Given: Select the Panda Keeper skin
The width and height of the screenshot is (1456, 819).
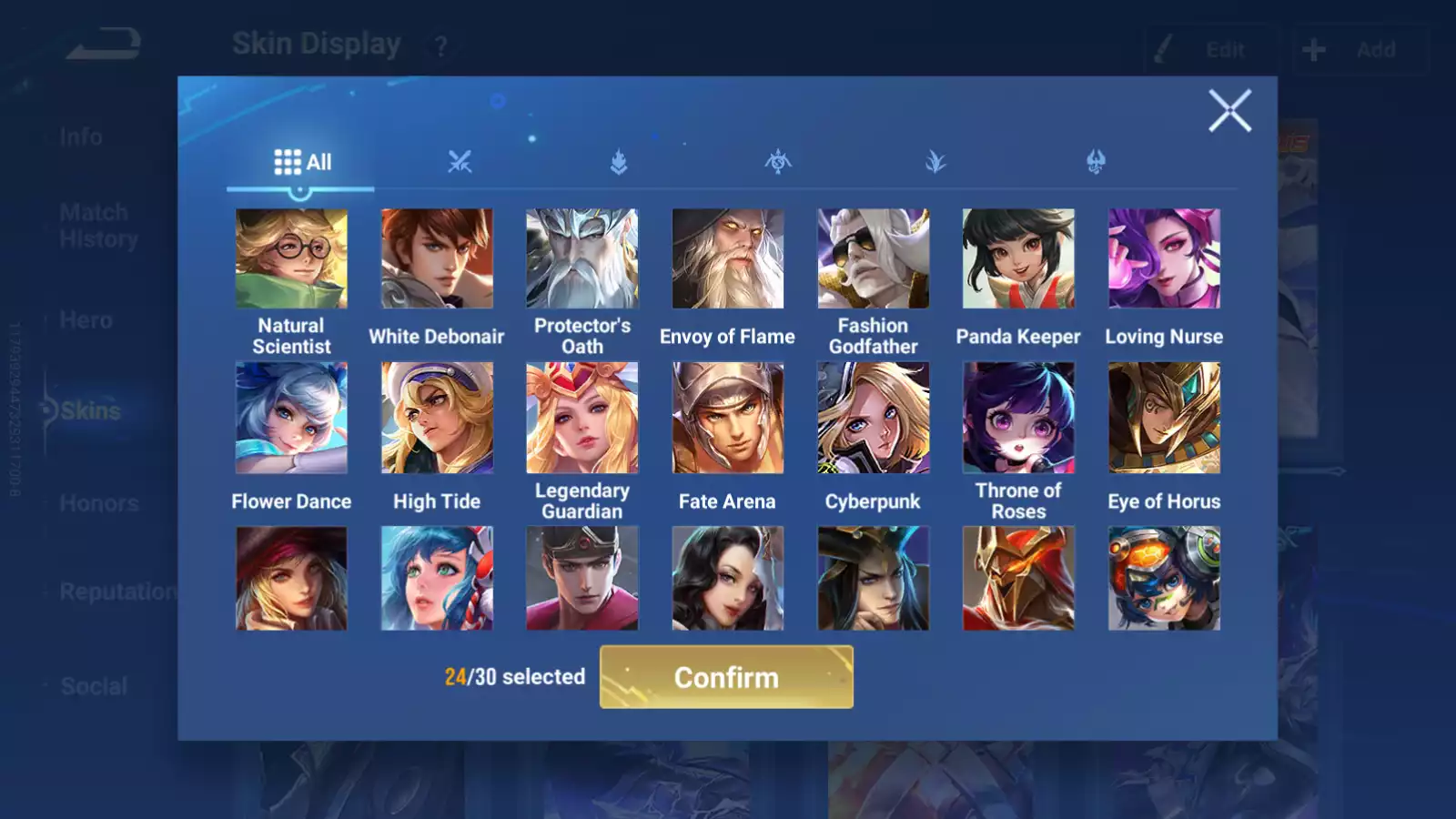Looking at the screenshot, I should pos(1018,259).
